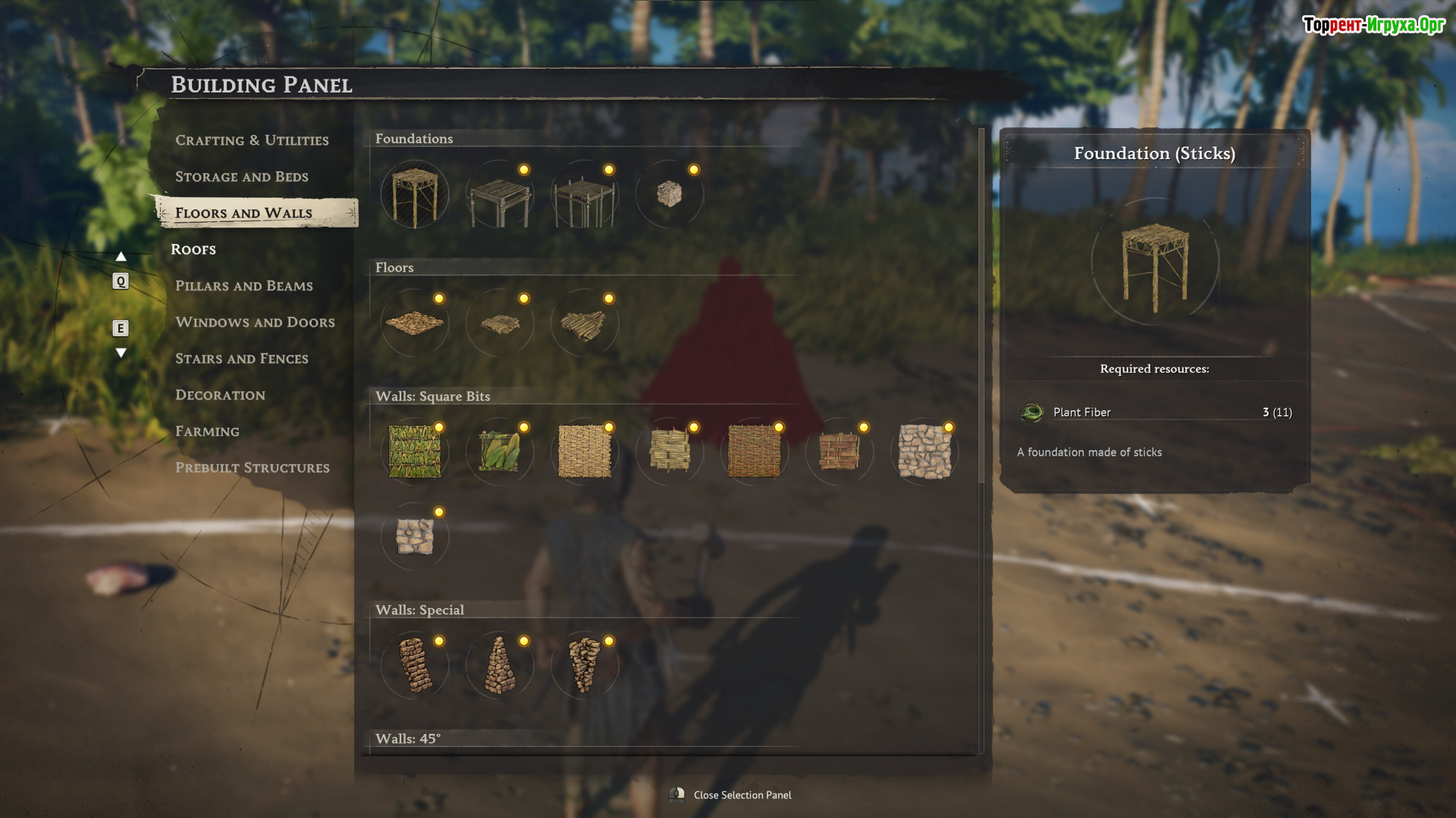1456x818 pixels.
Task: Select the stick foundation icon
Action: click(x=415, y=196)
